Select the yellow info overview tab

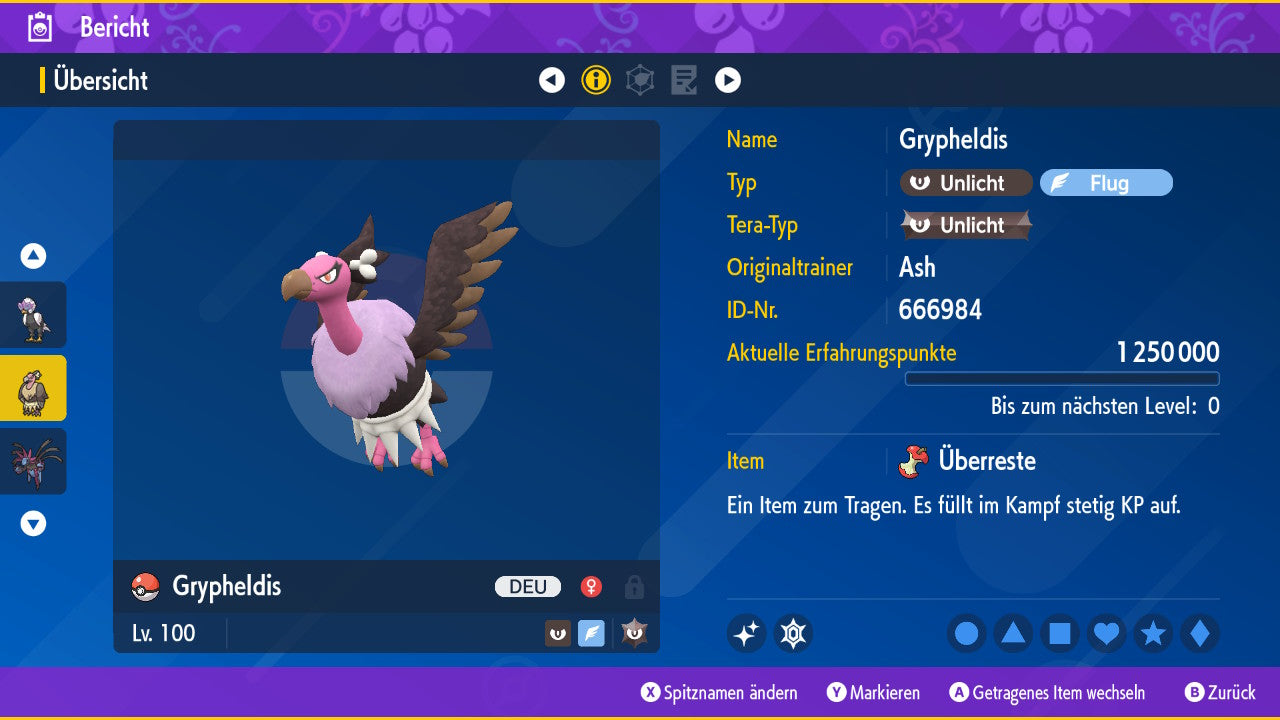coord(596,80)
